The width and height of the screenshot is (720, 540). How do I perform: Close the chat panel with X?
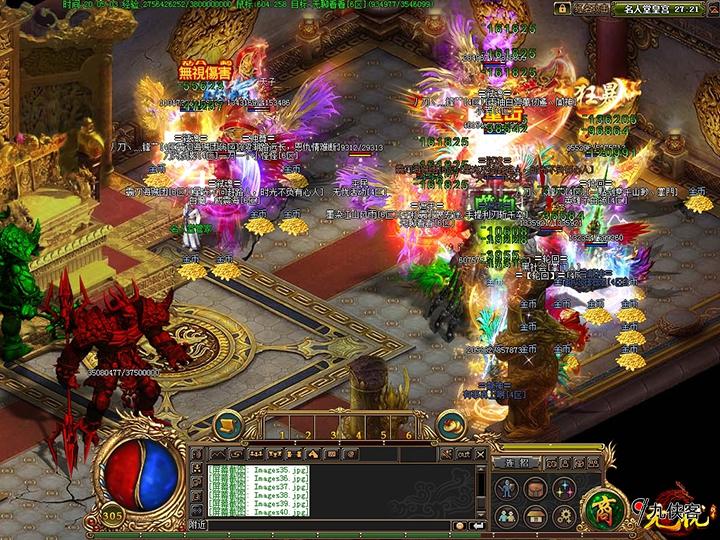click(482, 453)
